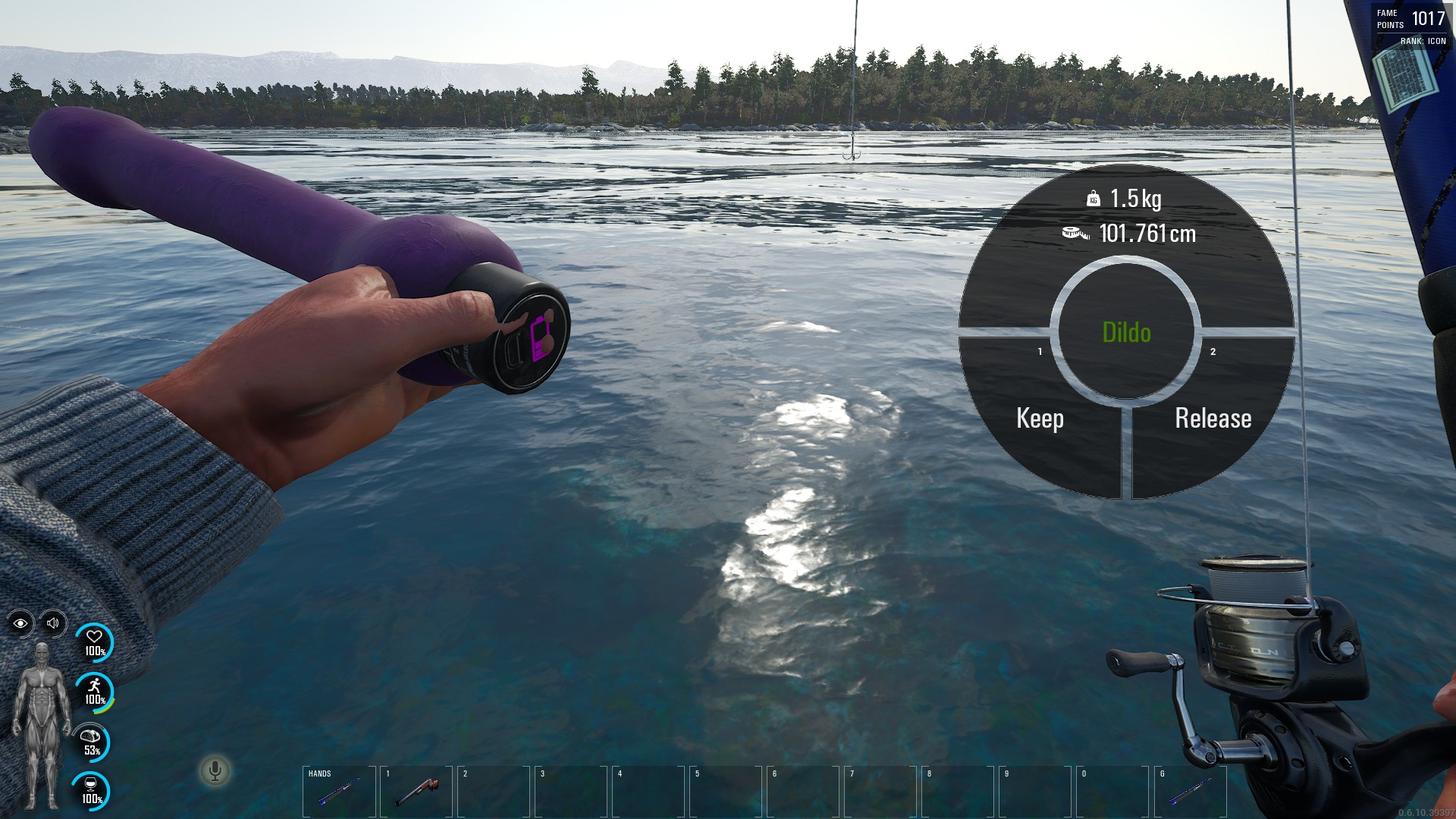
Task: Open the body muscle status figure
Action: coord(42,724)
